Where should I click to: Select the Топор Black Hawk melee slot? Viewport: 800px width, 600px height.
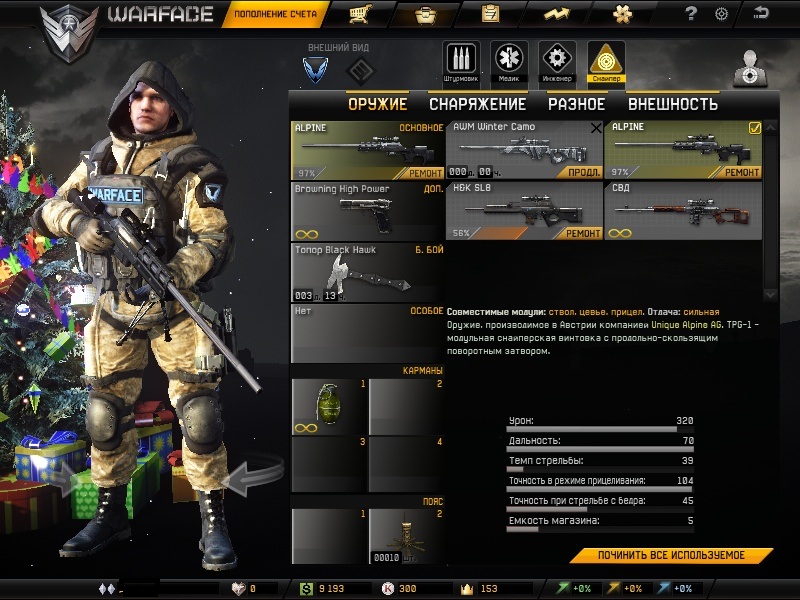(x=367, y=271)
